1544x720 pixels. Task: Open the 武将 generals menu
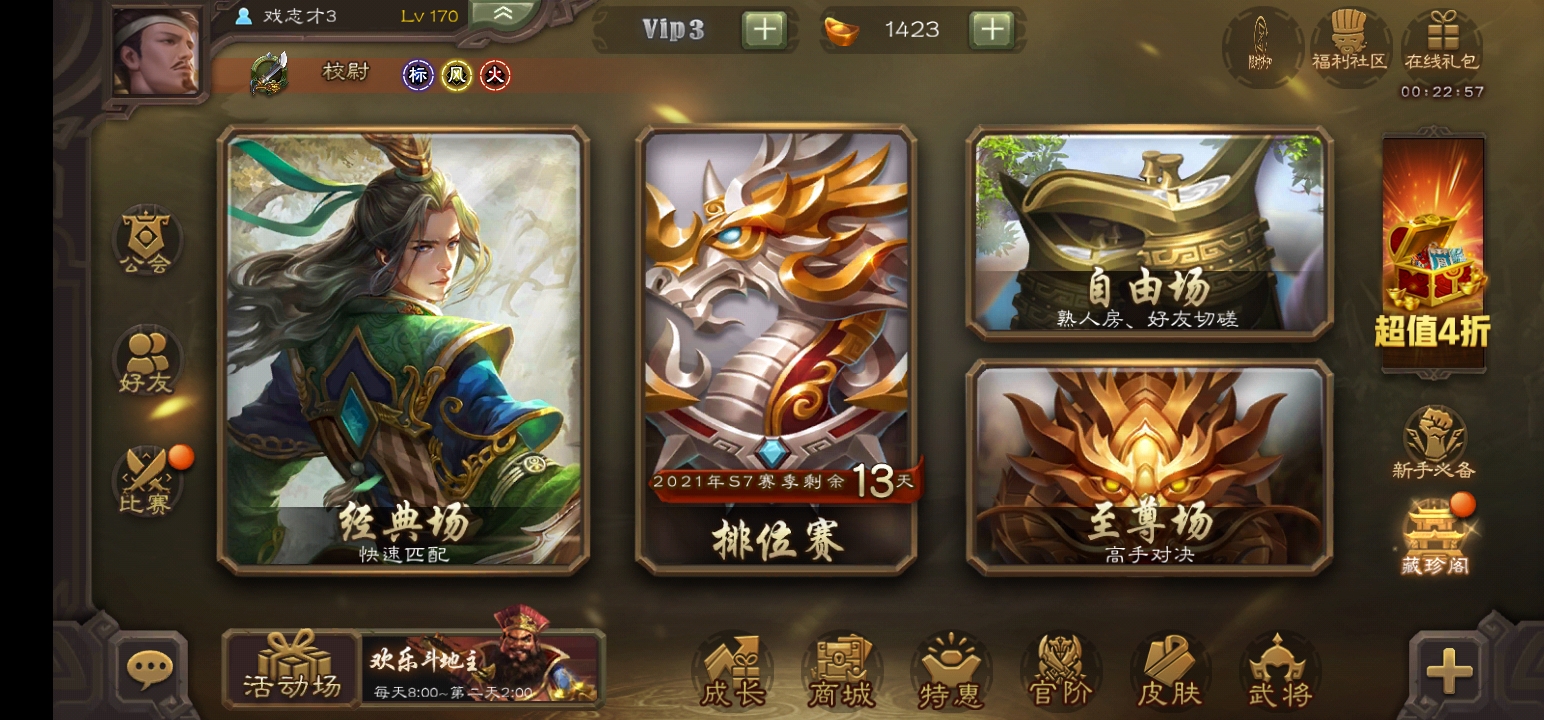coord(1279,670)
